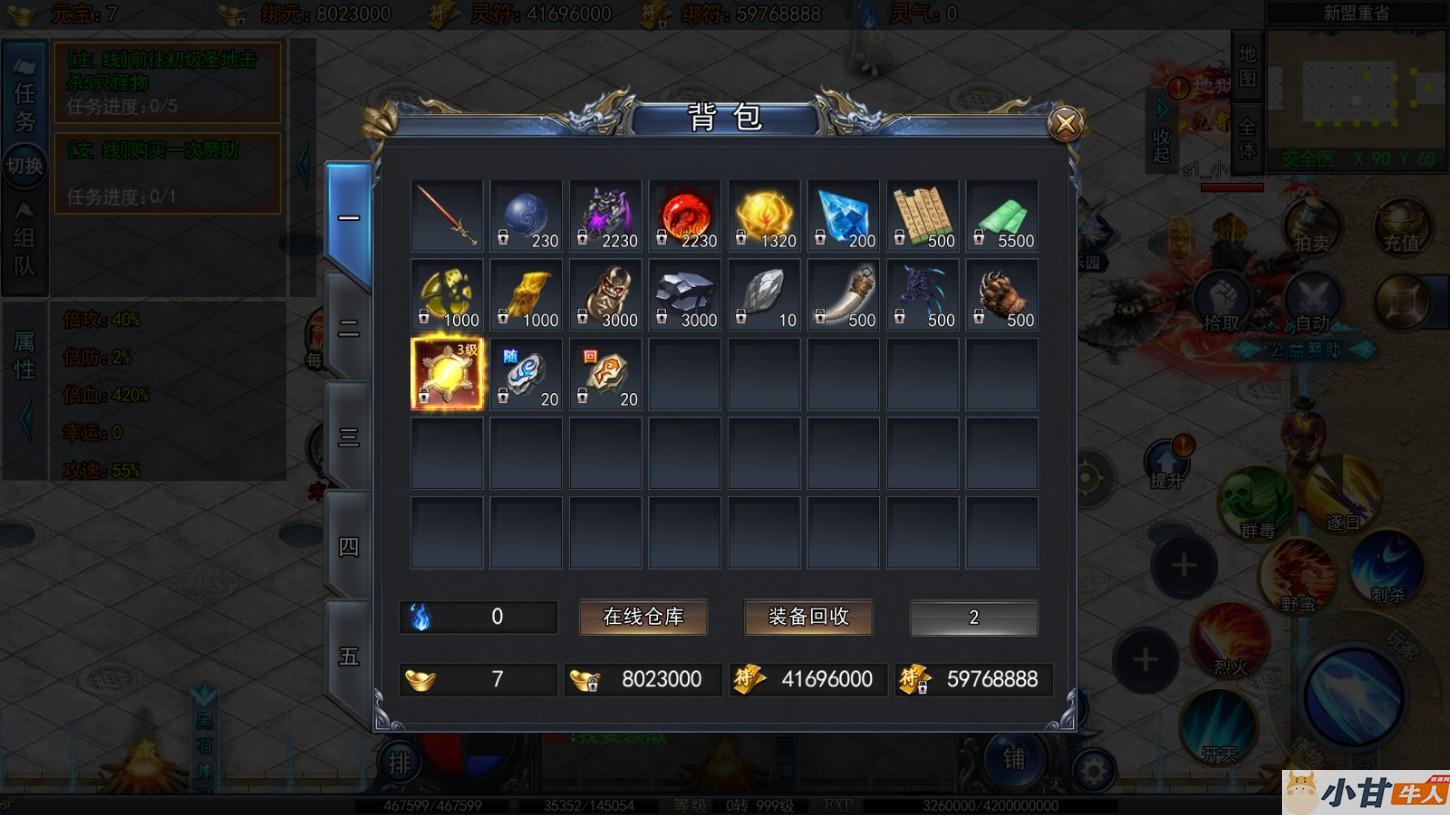Switch to backpack page 五
Viewport: 1450px width, 815px height.
pos(348,656)
